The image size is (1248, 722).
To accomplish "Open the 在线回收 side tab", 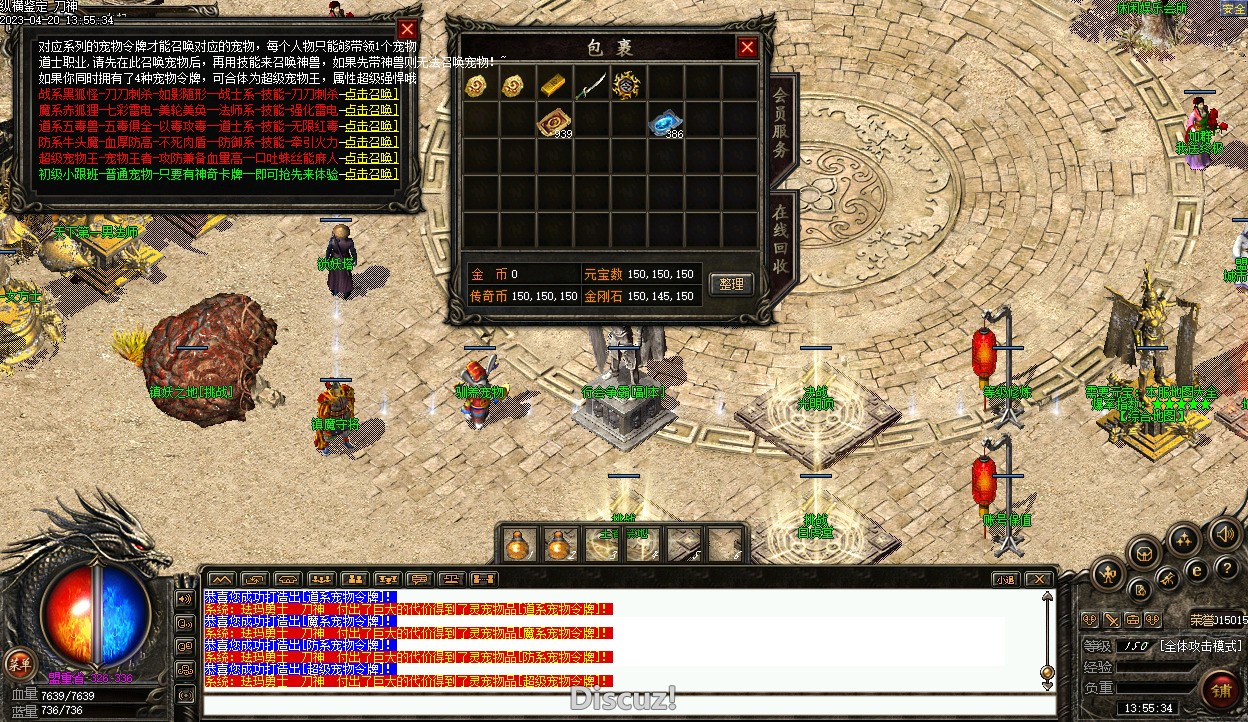I will coord(782,240).
